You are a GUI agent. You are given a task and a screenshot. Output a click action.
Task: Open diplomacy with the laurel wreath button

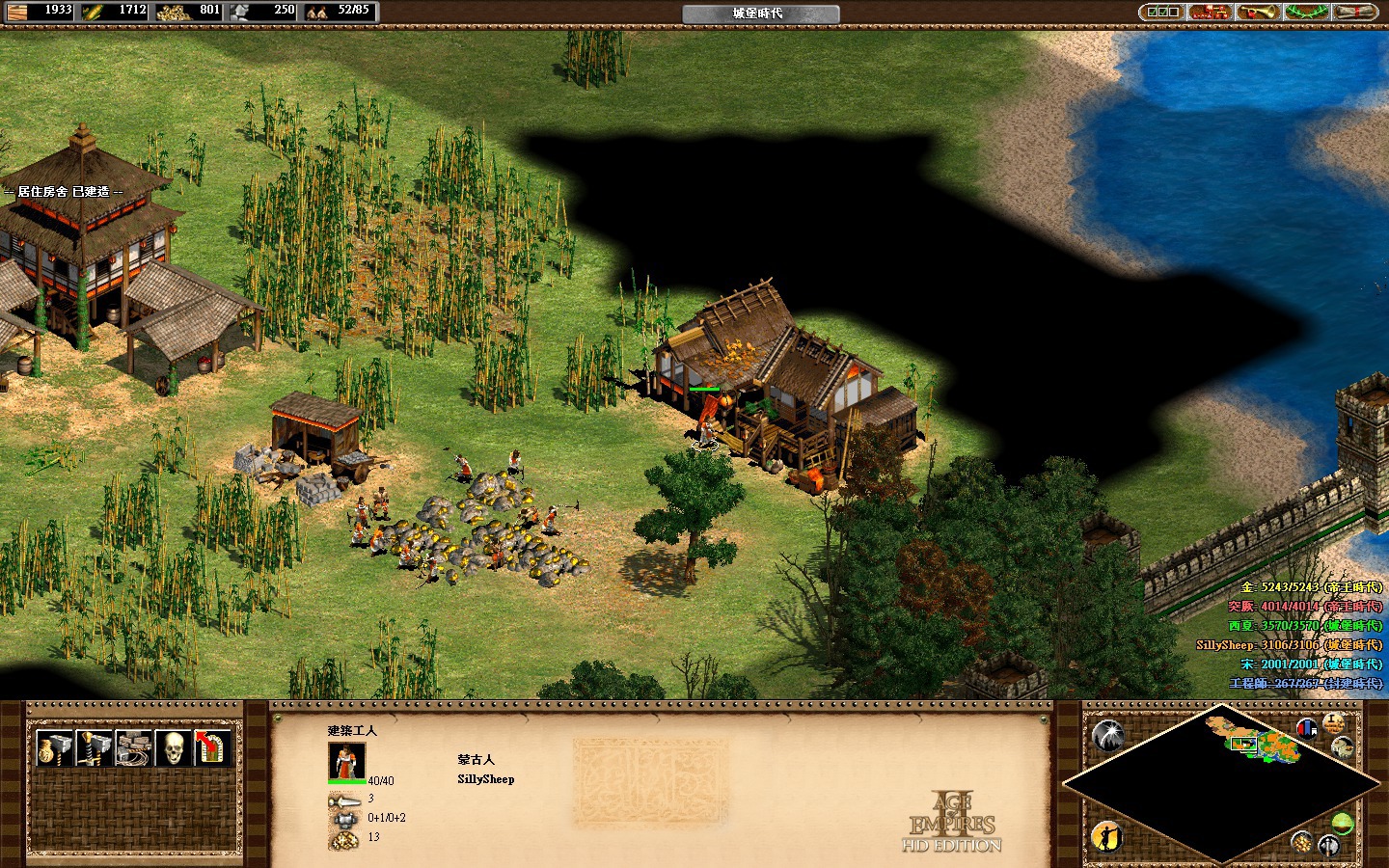coord(1308,12)
